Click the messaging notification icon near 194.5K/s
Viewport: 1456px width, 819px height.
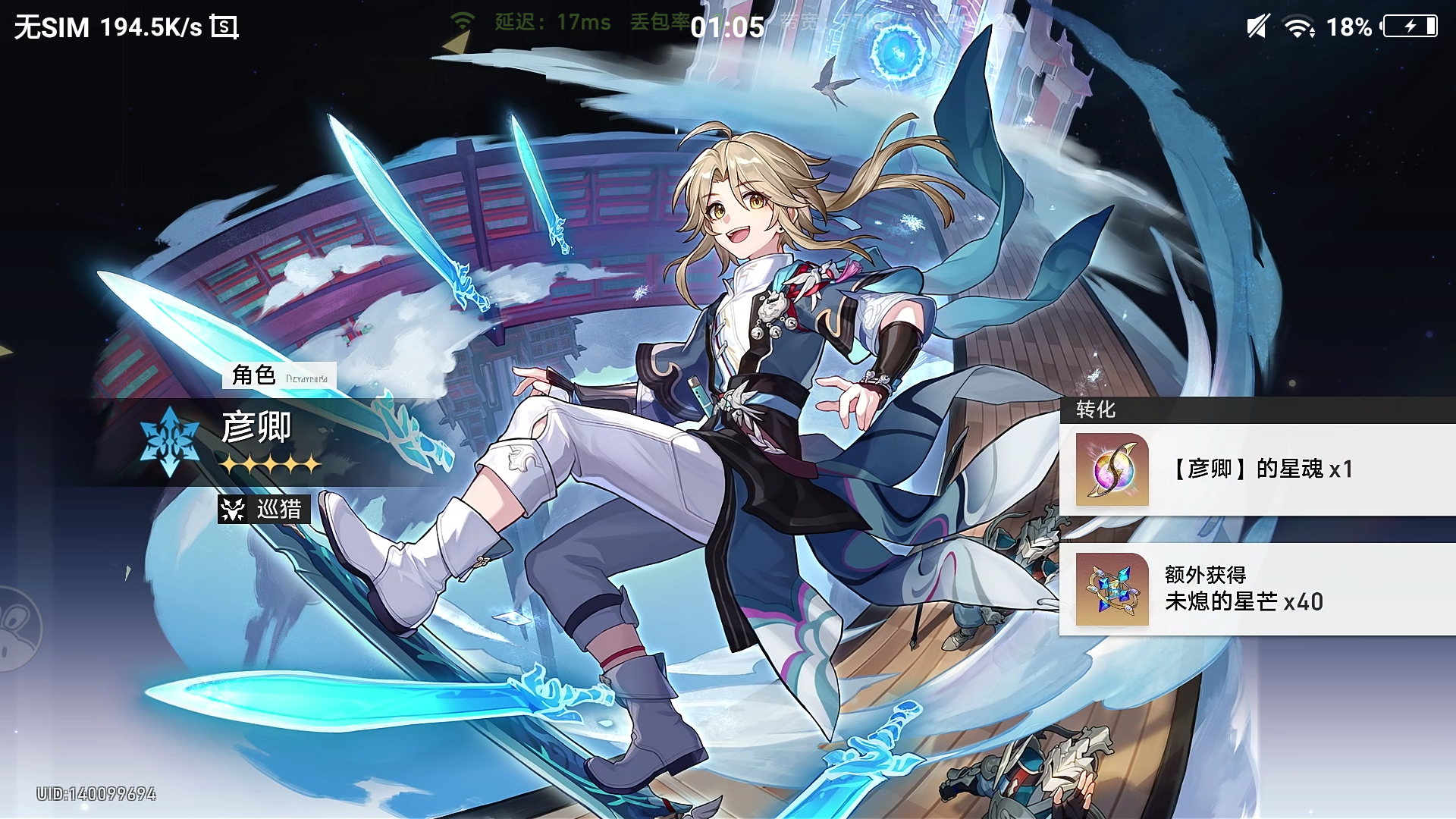pos(224,27)
